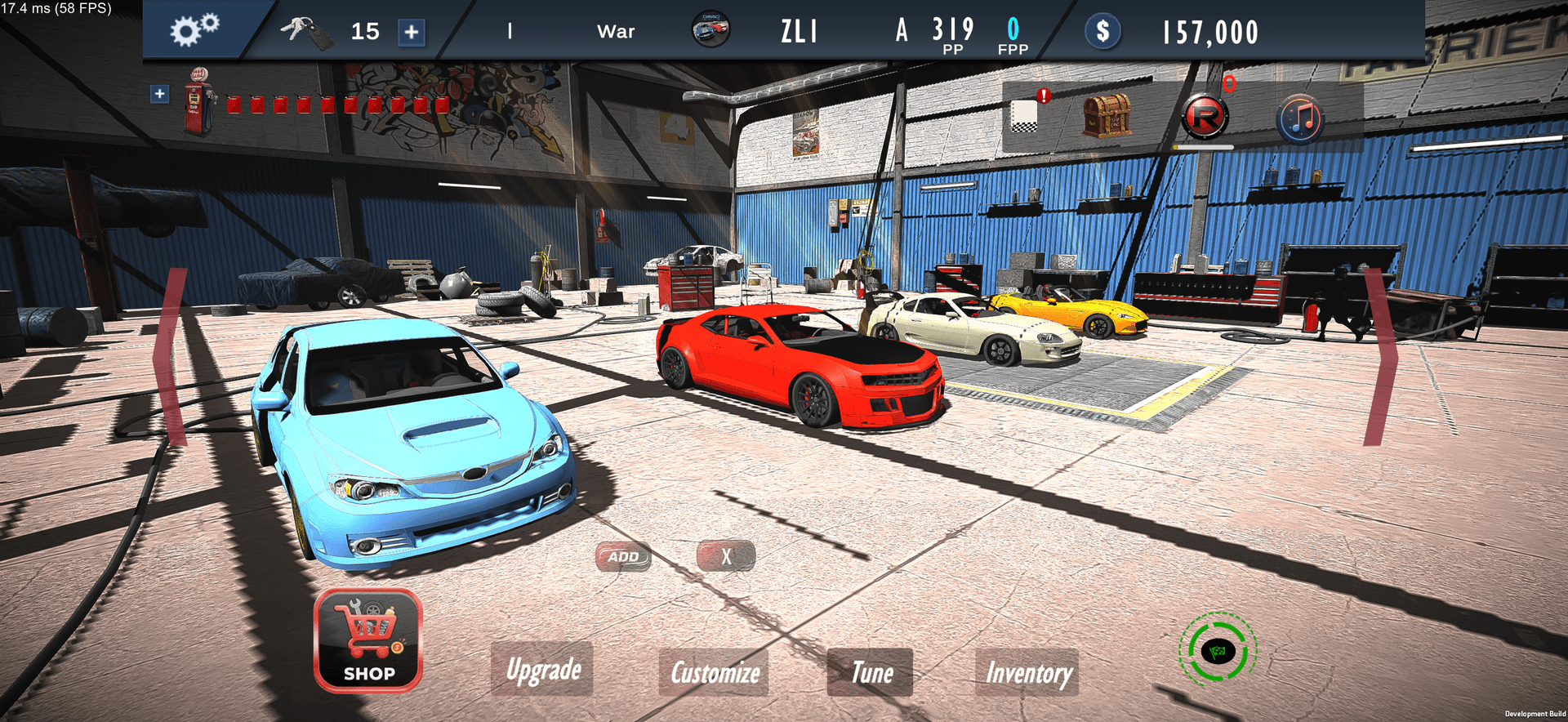Viewport: 1568px width, 722px height.
Task: Open the drag race car event icon
Action: click(x=710, y=31)
